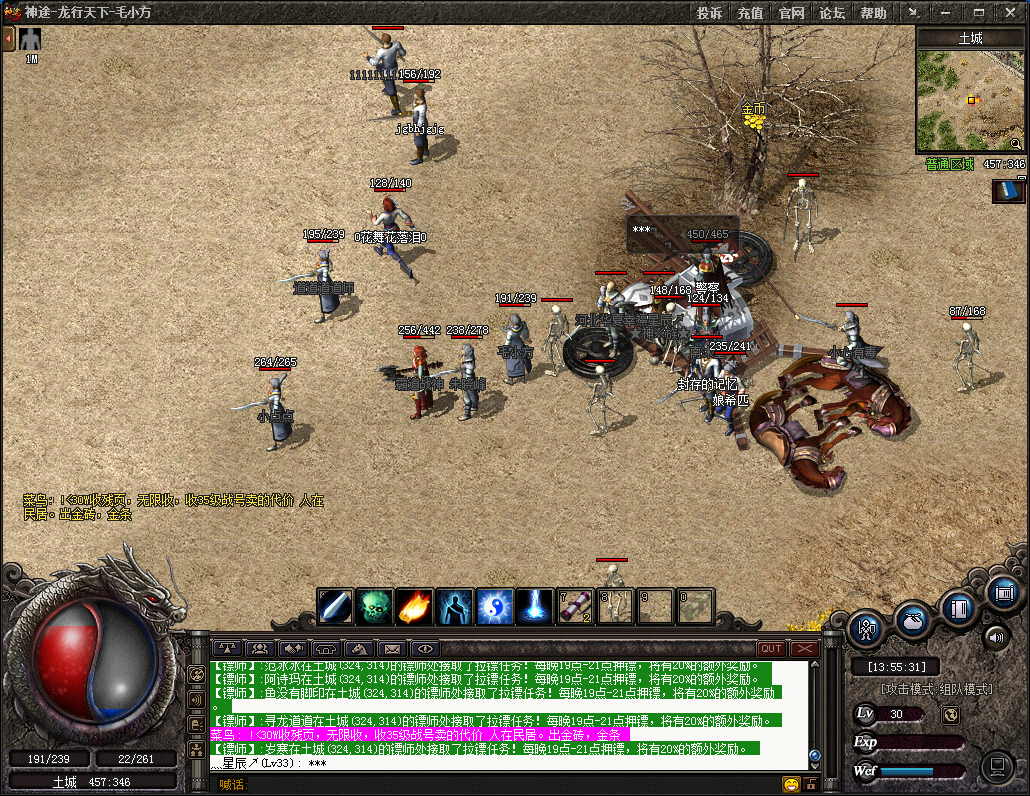Use the yin-yang symbol skill
Screen dimensions: 1030x796
pos(495,606)
